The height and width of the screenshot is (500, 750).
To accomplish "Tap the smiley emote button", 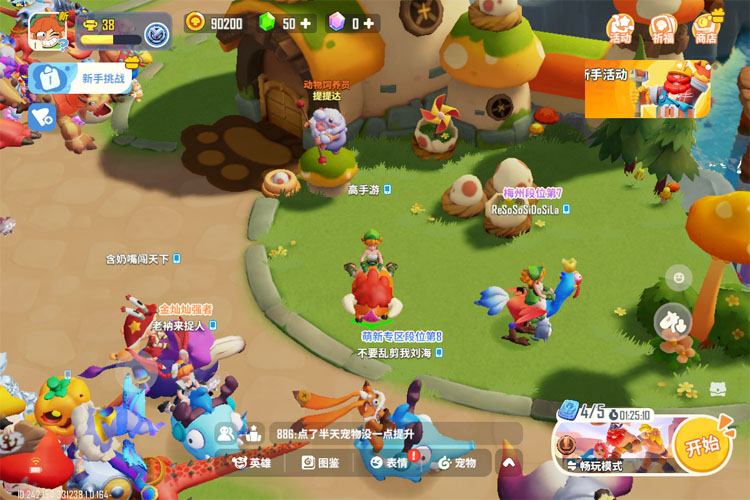I will [x=680, y=276].
